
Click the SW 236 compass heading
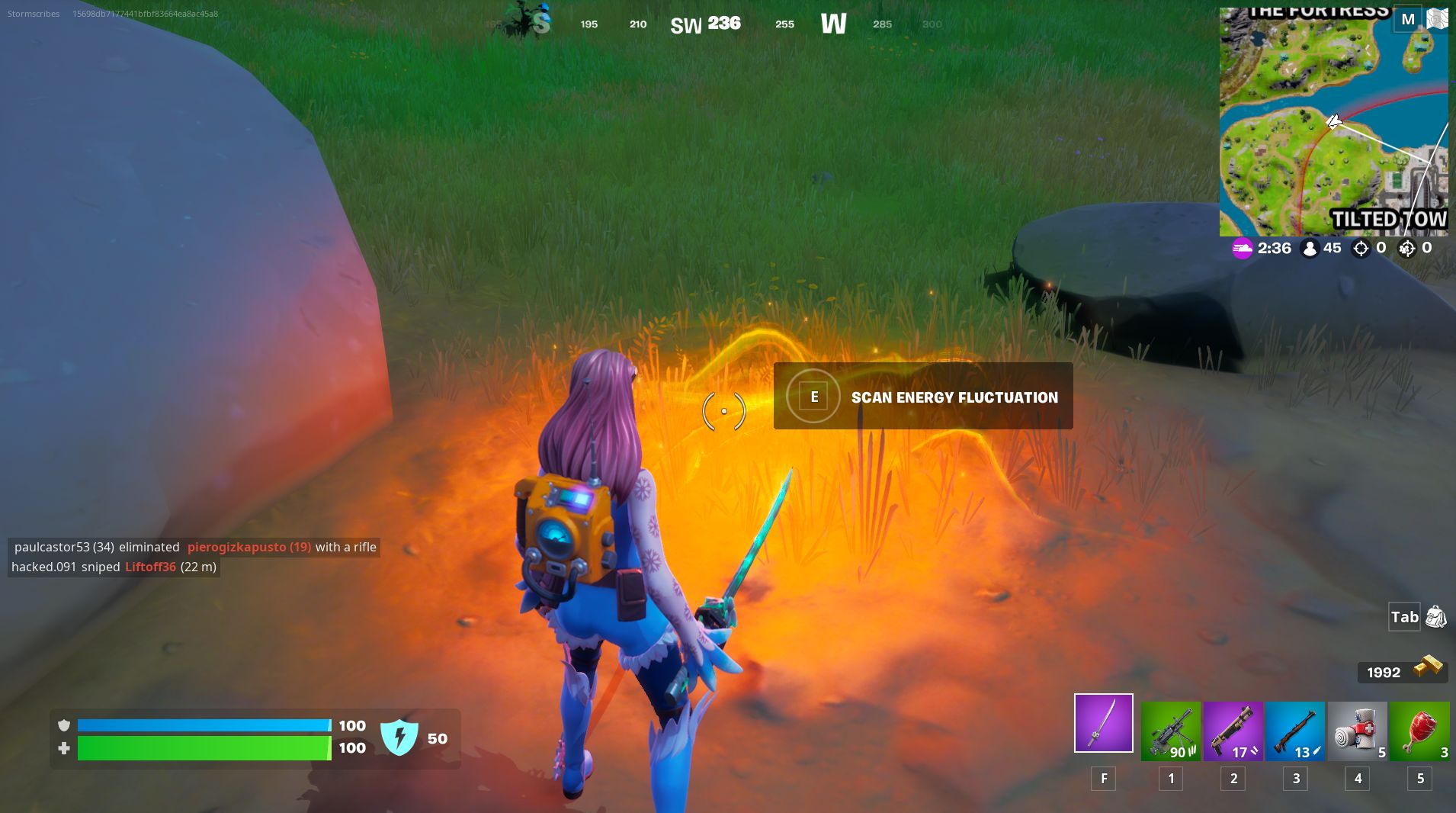point(704,23)
